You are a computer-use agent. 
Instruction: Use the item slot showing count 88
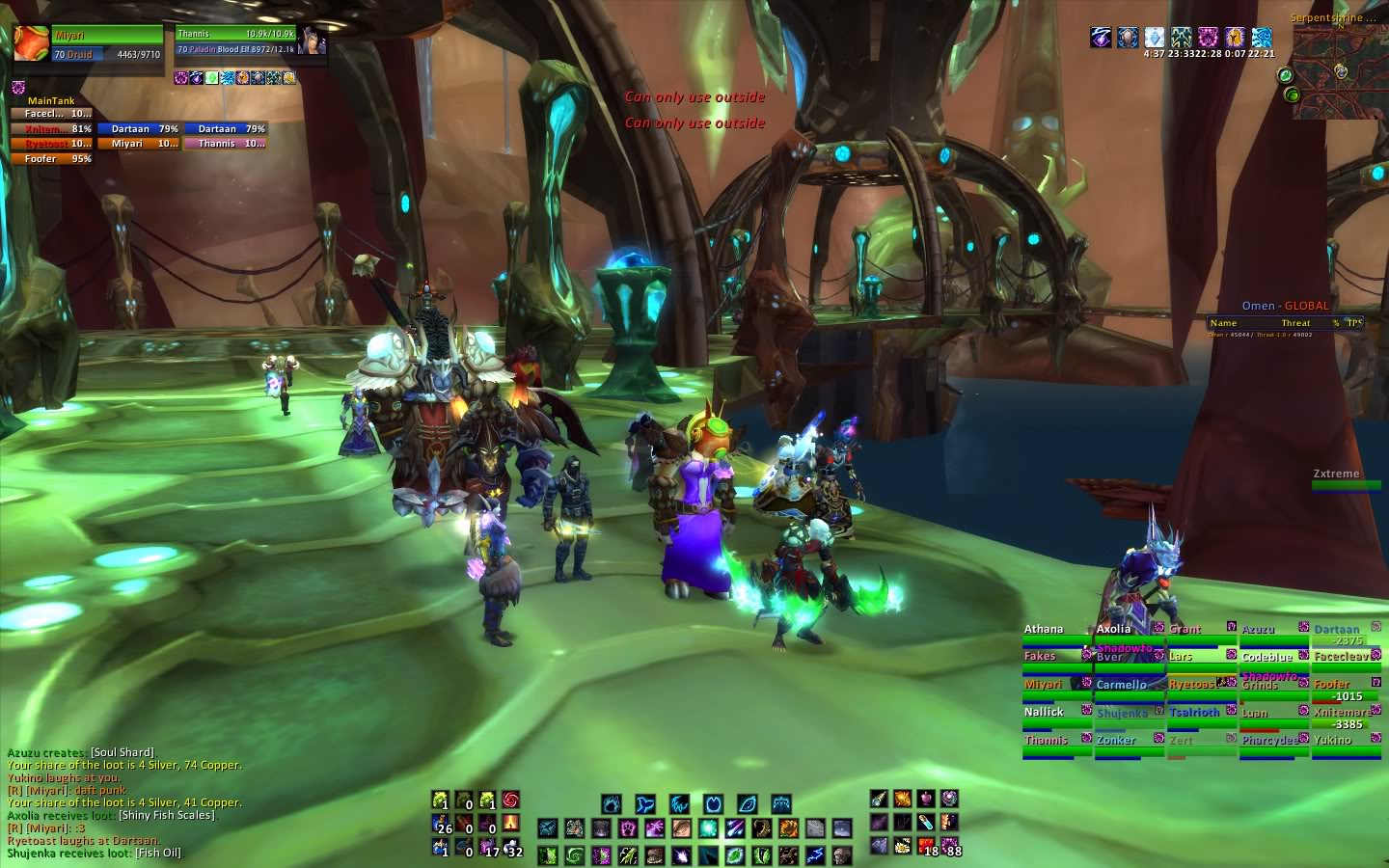tap(950, 847)
